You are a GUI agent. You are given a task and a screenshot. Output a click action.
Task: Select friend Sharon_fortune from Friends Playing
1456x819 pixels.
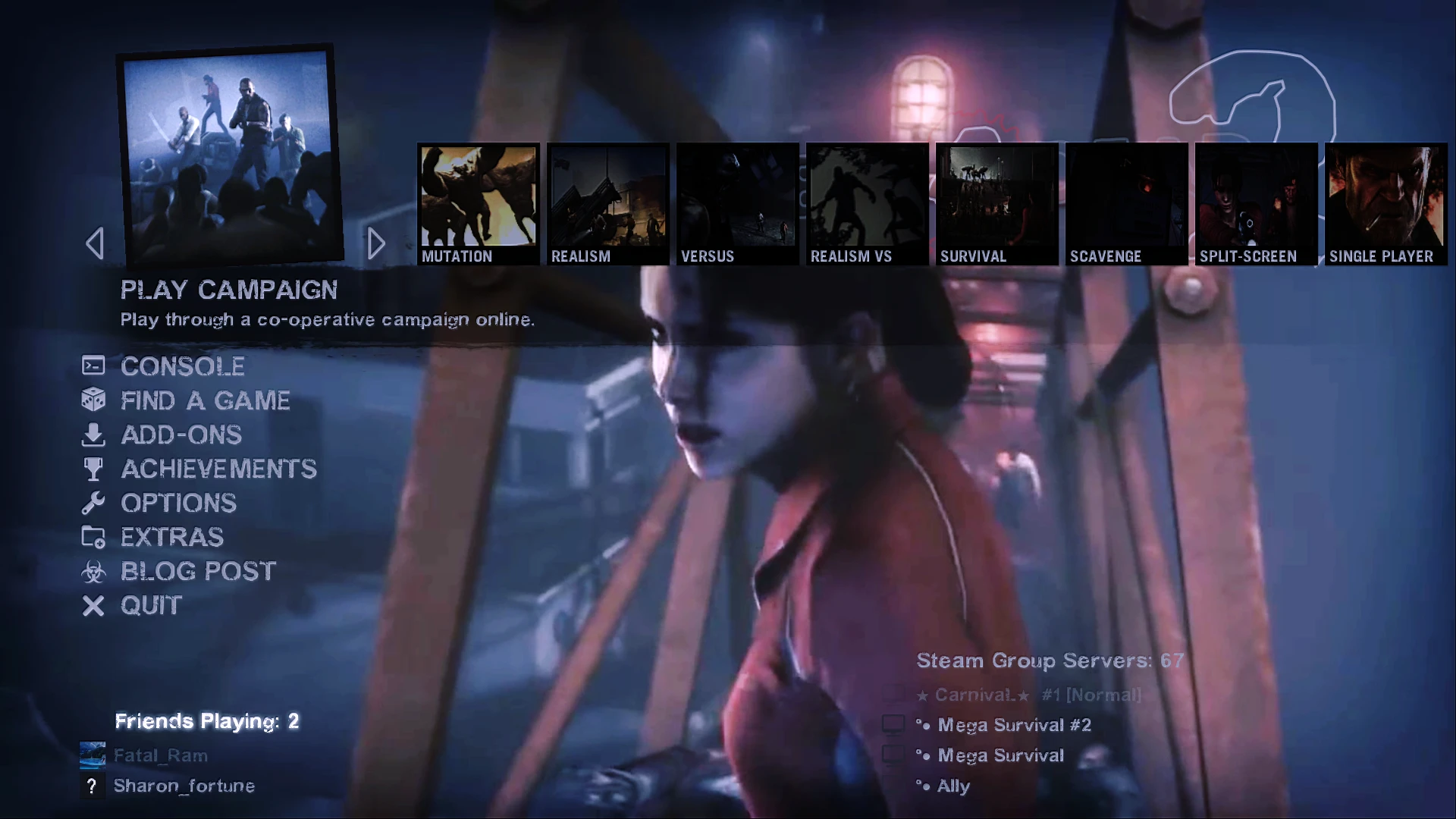[x=184, y=786]
